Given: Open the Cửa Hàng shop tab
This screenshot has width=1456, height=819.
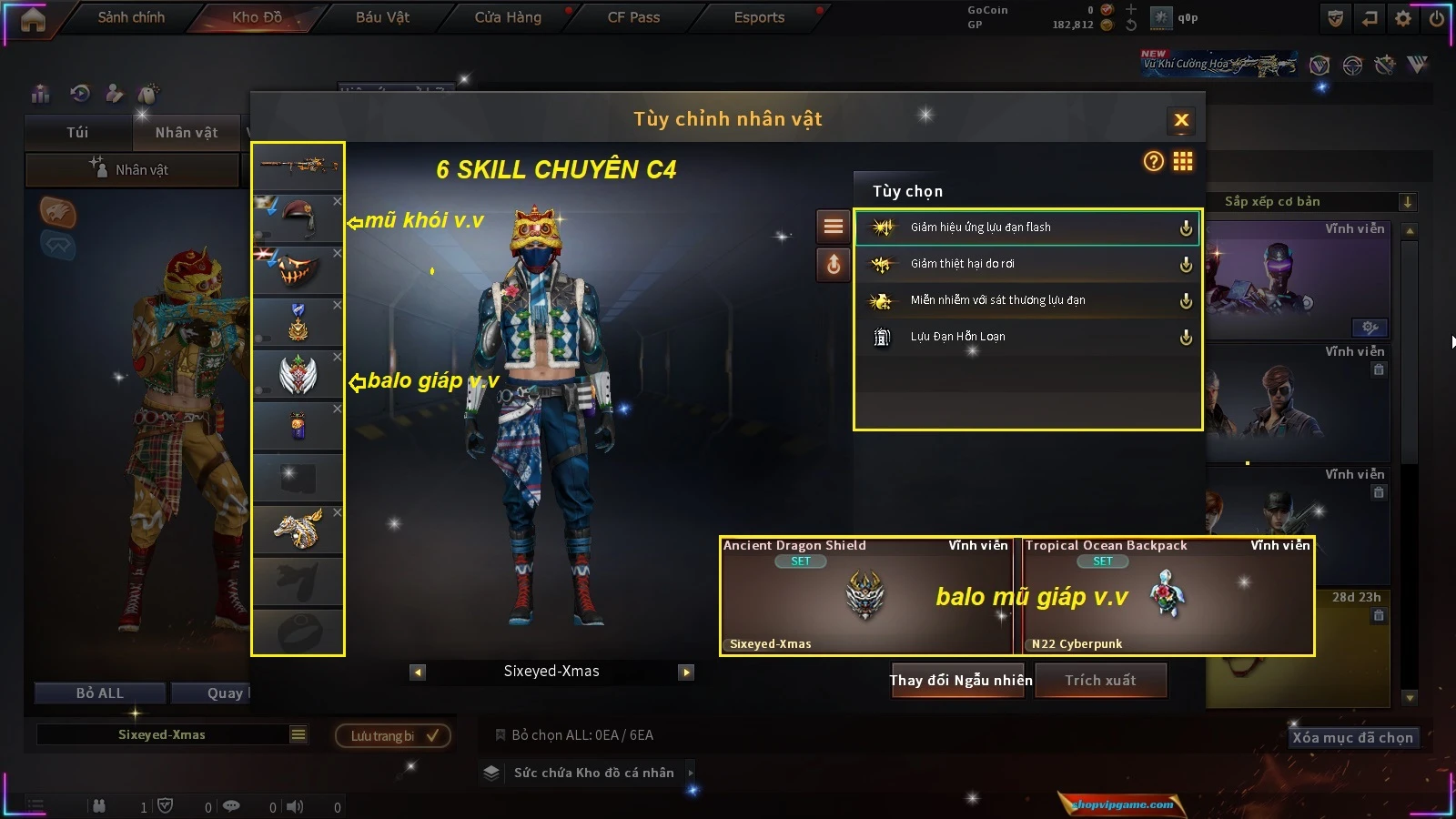Looking at the screenshot, I should (508, 17).
